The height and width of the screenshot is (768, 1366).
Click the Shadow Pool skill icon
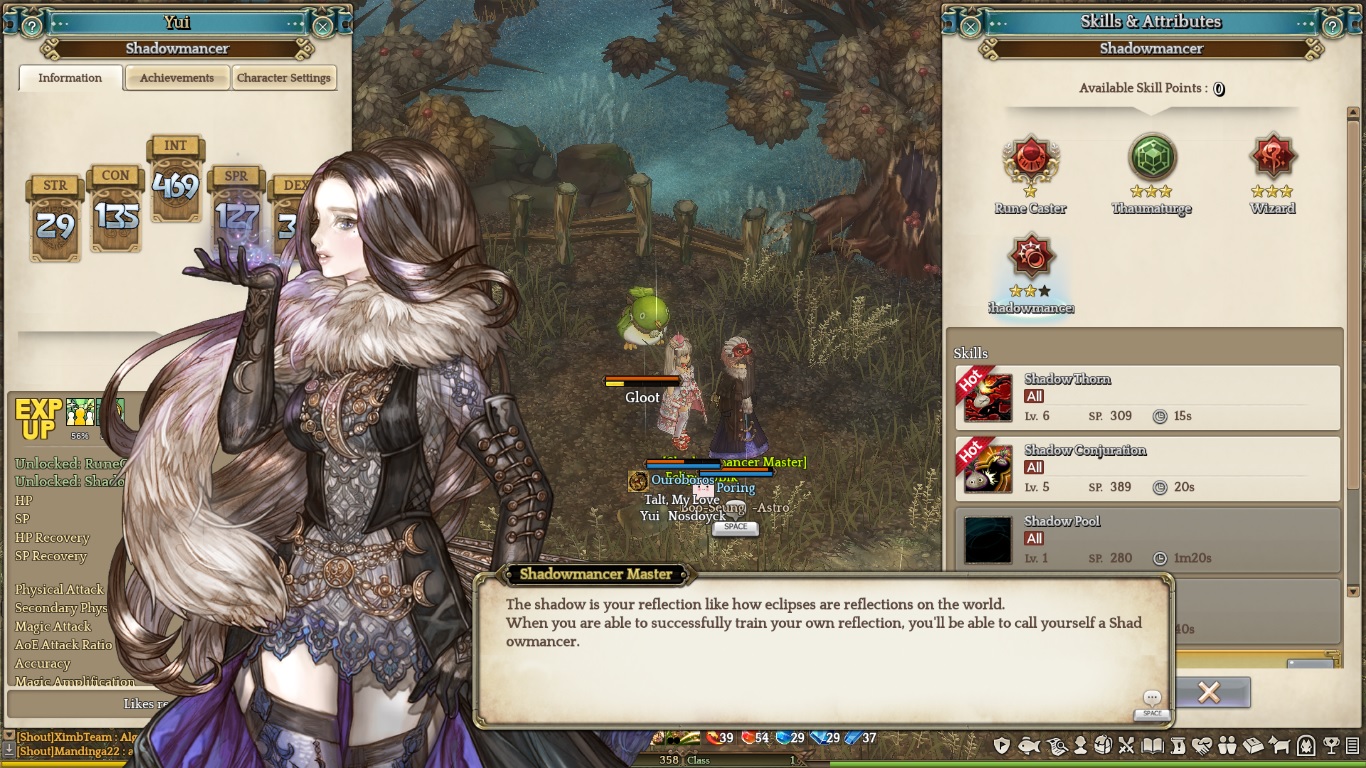(x=988, y=540)
